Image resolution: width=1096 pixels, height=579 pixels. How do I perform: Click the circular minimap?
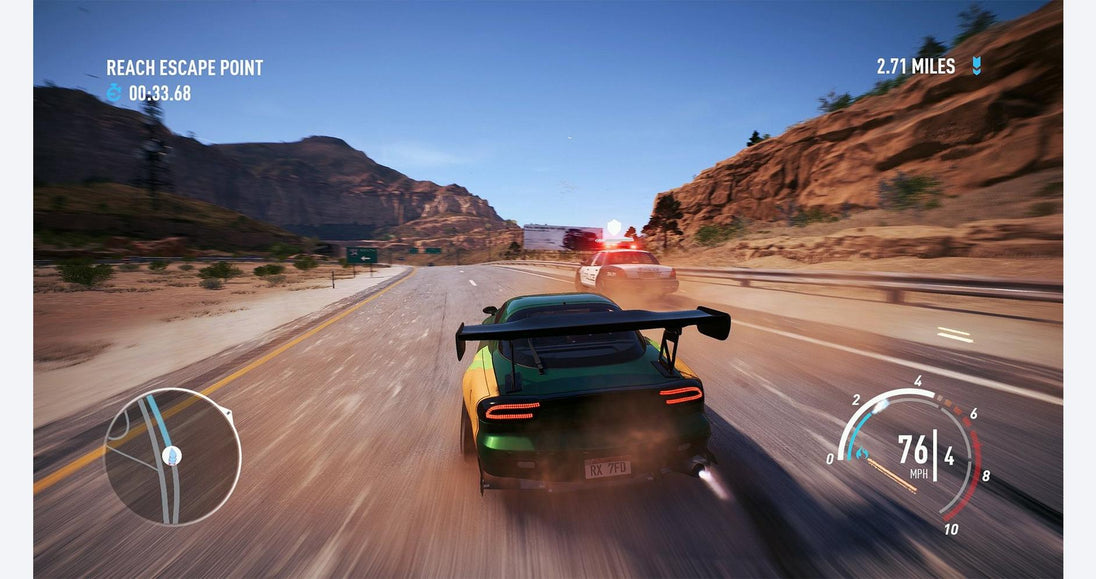pyautogui.click(x=172, y=457)
